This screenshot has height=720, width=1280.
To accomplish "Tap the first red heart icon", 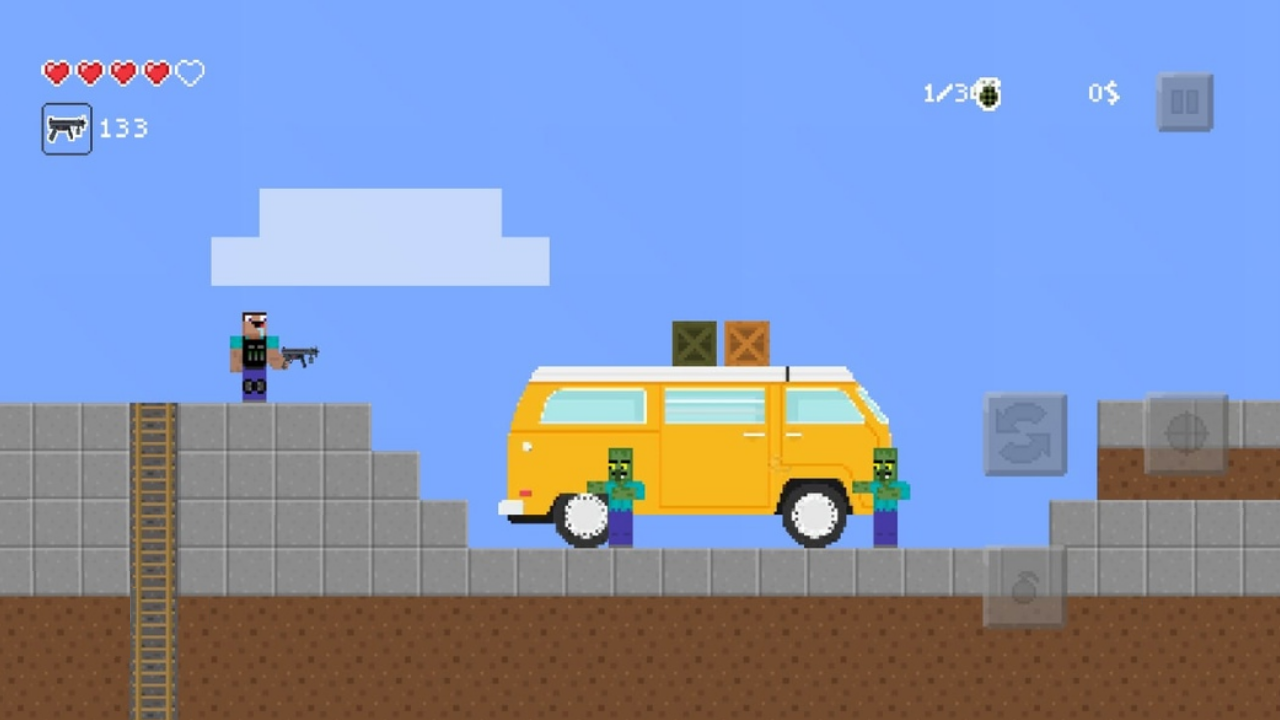I will point(57,72).
